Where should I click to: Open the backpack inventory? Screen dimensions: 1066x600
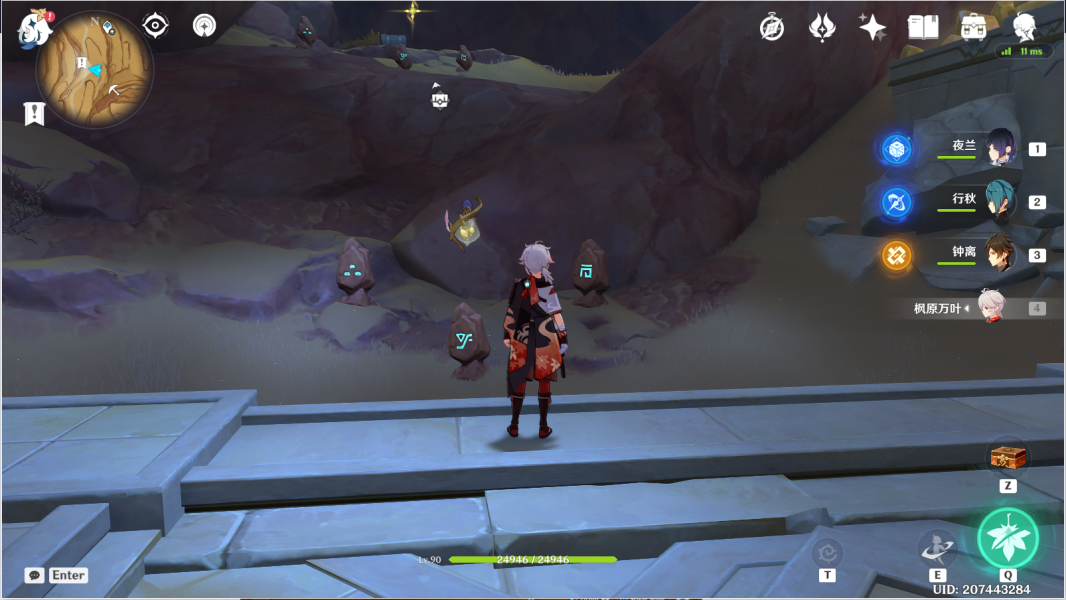click(972, 27)
